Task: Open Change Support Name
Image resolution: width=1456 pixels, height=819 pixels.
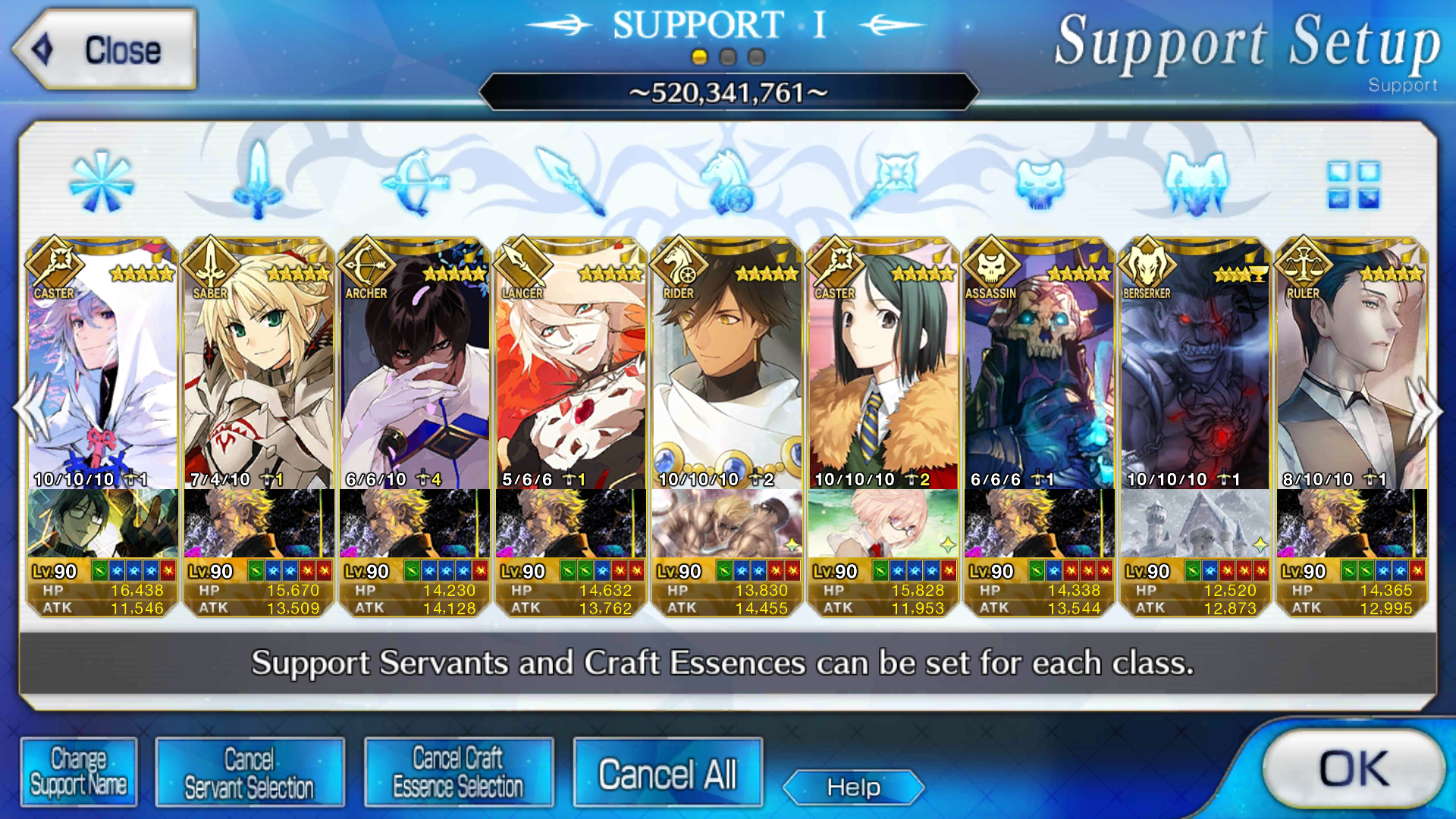Action: (x=79, y=772)
